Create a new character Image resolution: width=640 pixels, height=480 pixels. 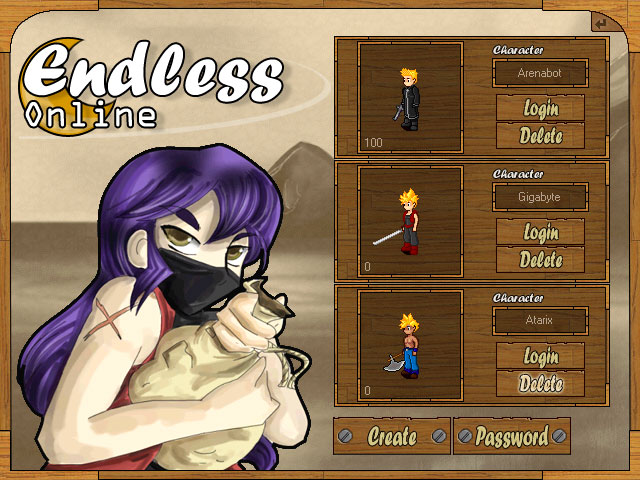[x=392, y=436]
